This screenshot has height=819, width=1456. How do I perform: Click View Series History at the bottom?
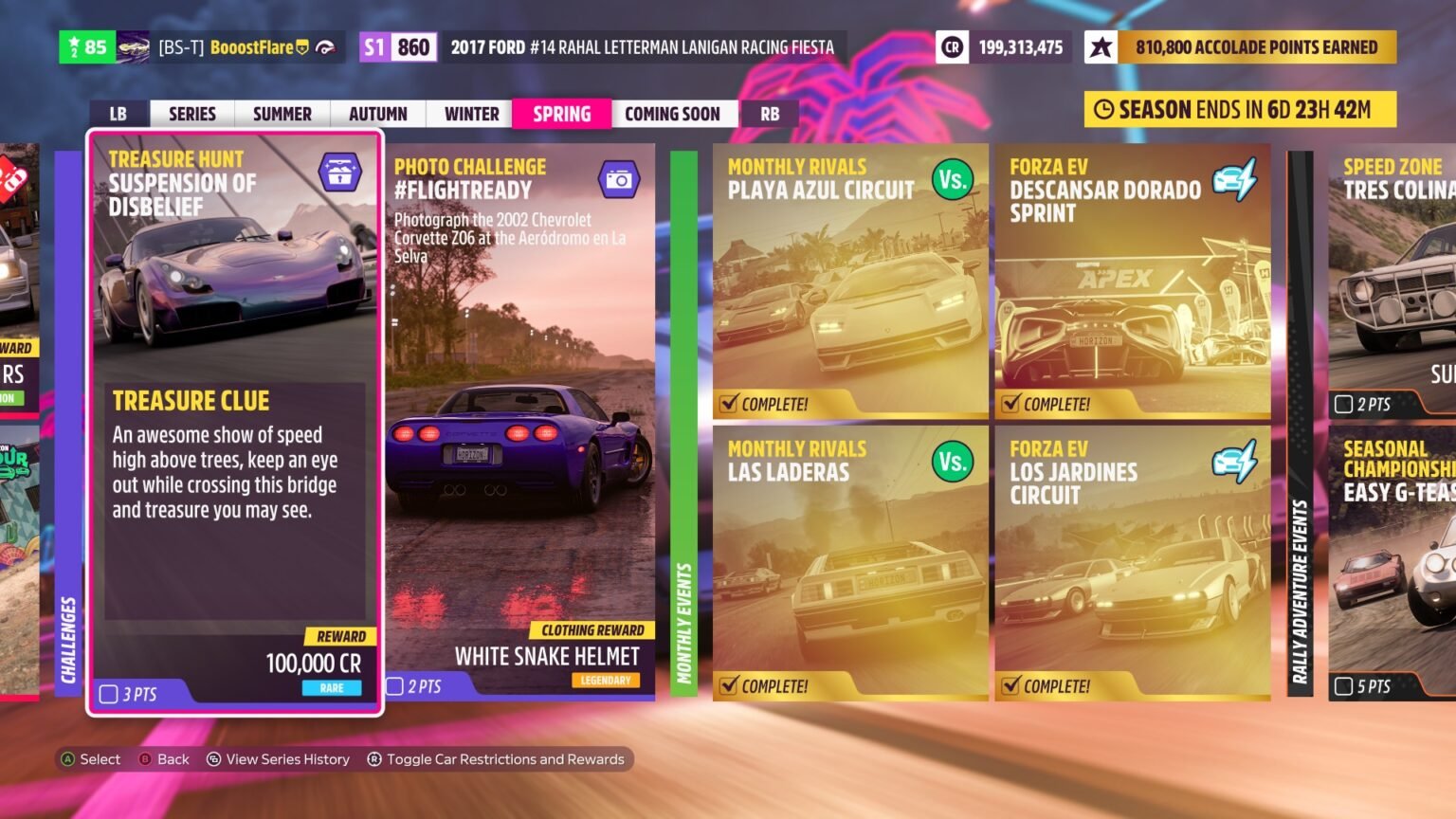pos(279,758)
